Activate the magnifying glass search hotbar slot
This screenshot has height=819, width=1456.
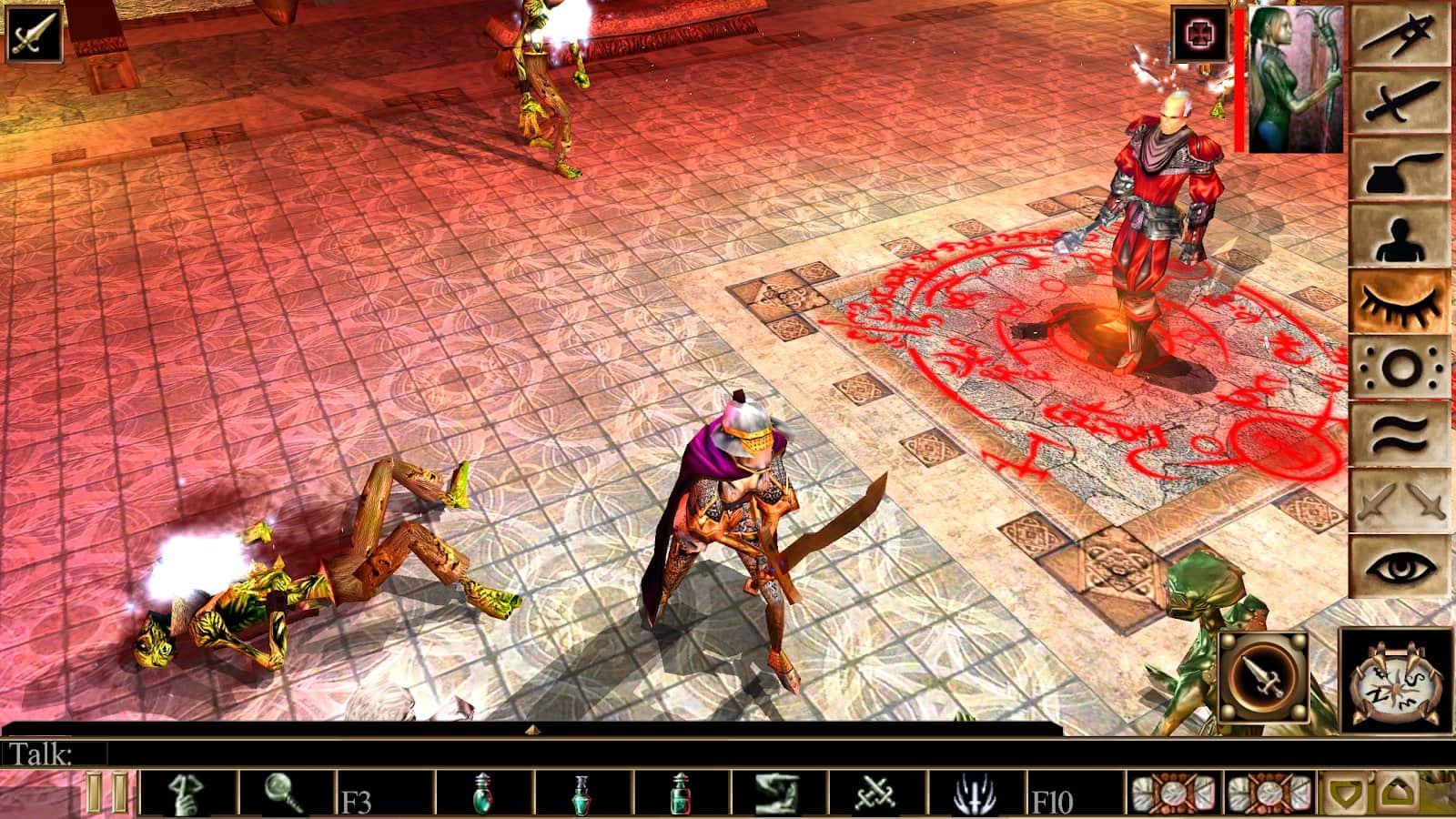point(287,793)
